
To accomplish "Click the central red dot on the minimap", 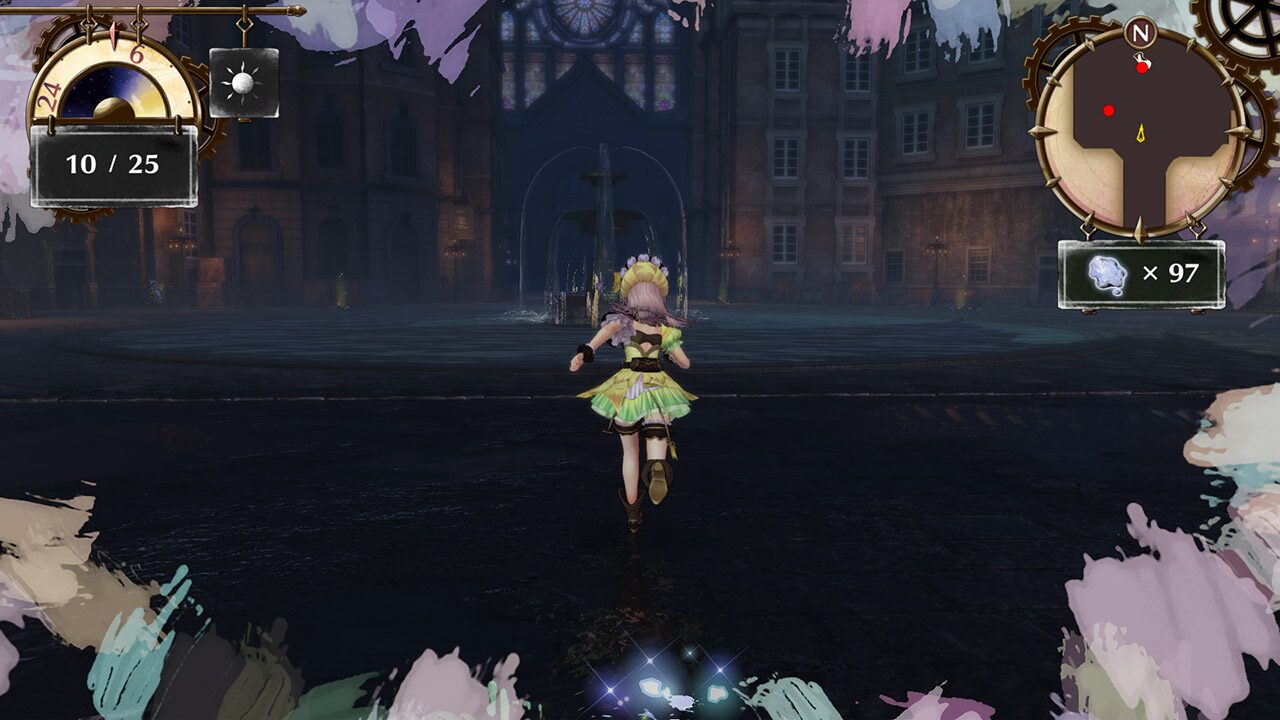I will point(1109,109).
